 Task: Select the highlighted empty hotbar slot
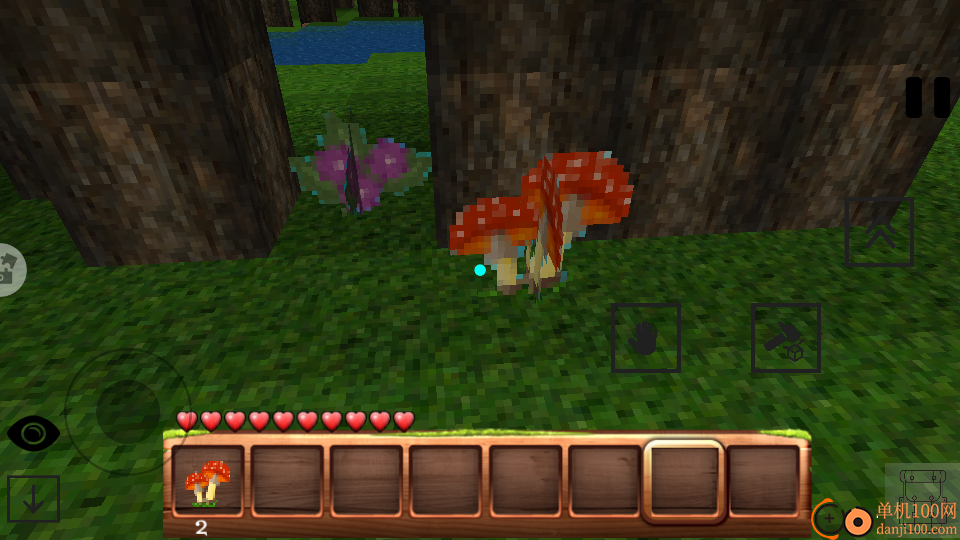coord(684,481)
